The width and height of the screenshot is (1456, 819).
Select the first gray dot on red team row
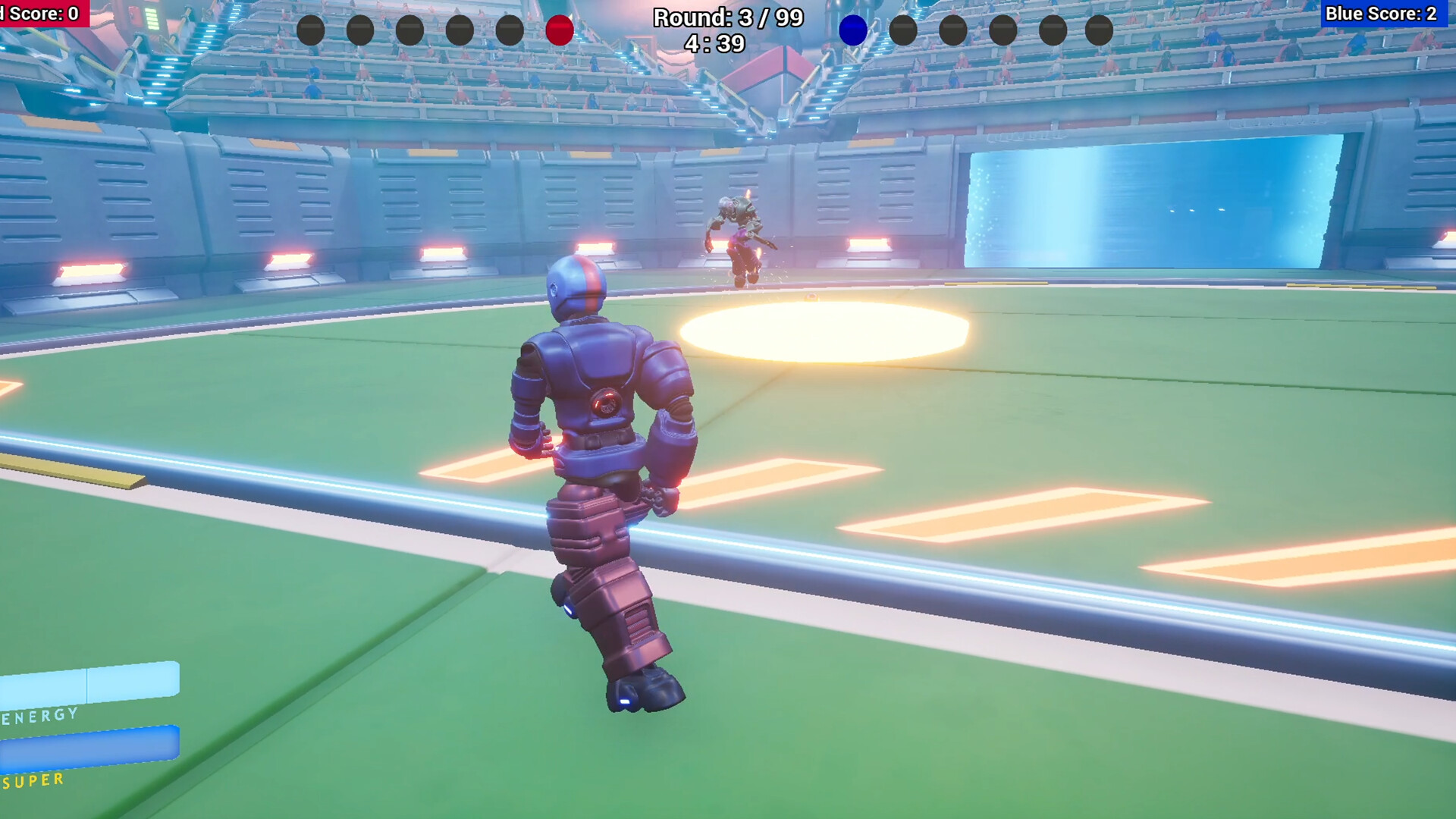tap(309, 30)
